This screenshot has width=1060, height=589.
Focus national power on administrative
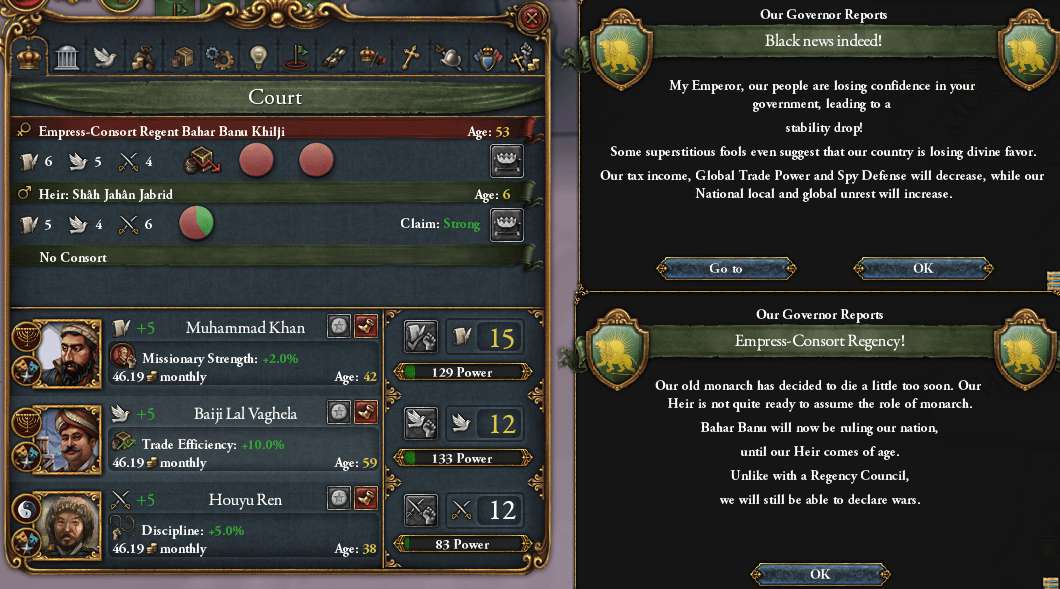(x=420, y=337)
